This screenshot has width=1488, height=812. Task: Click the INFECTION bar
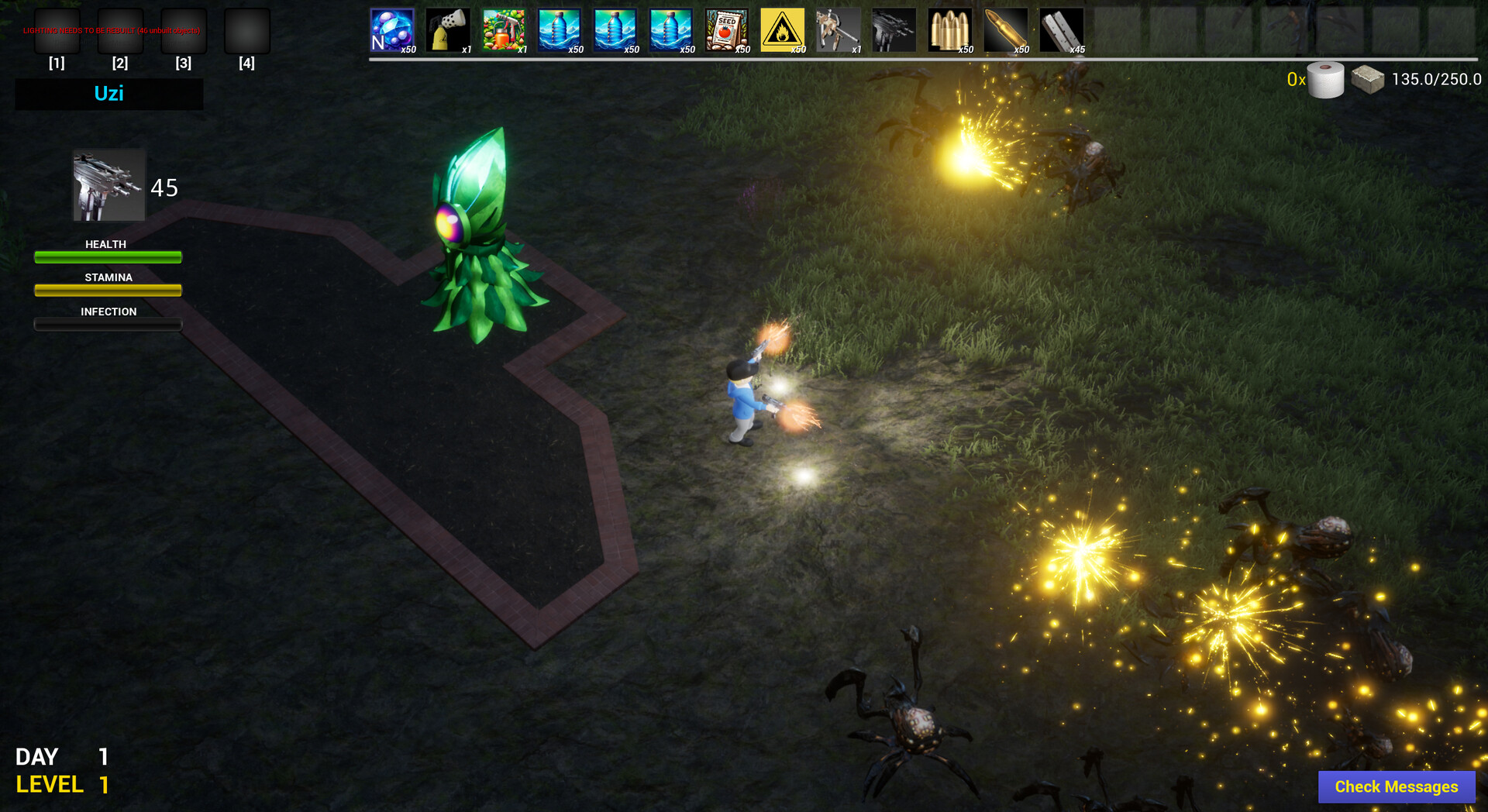(108, 324)
